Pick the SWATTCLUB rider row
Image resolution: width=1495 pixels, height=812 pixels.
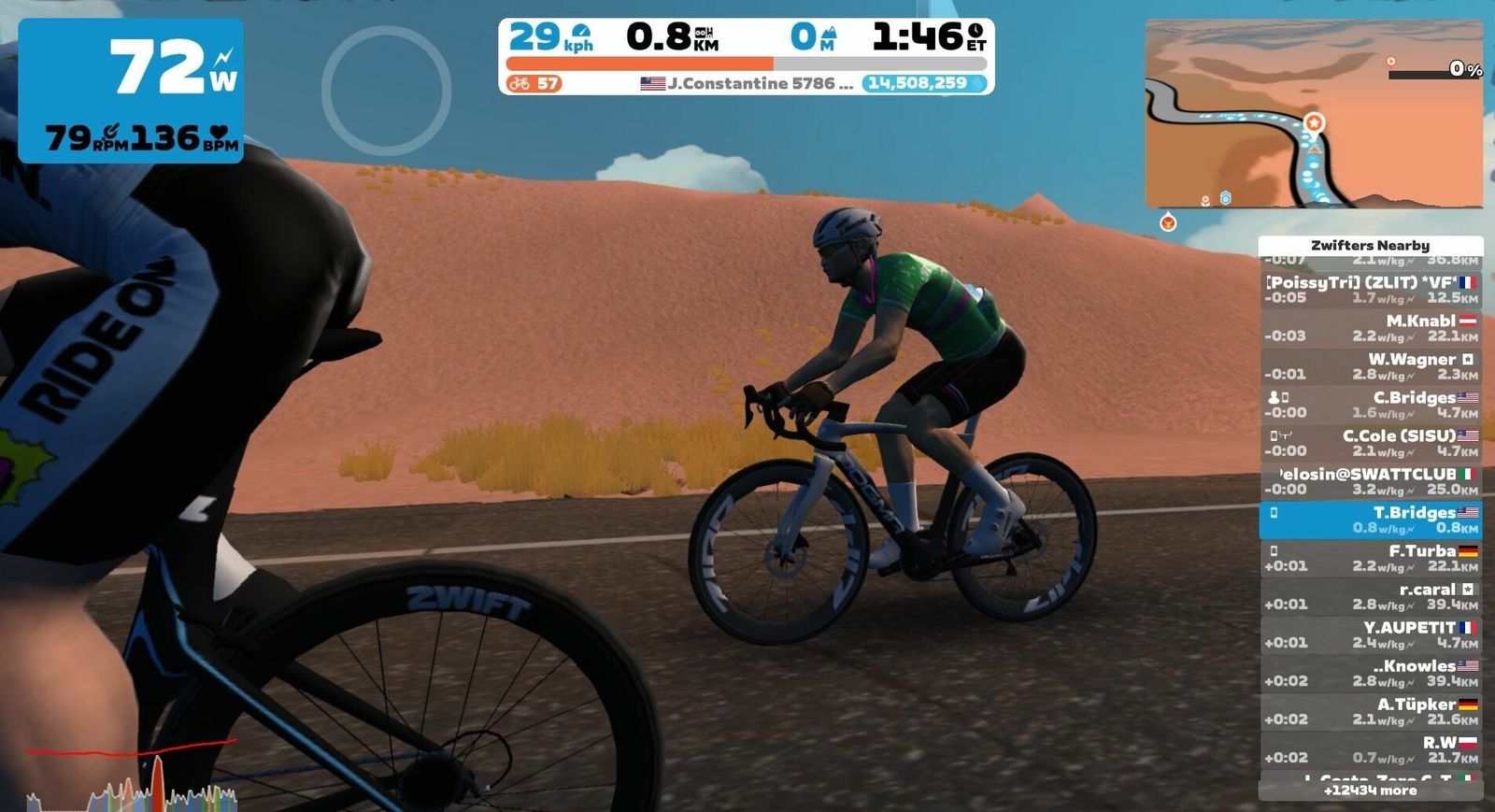[1370, 481]
